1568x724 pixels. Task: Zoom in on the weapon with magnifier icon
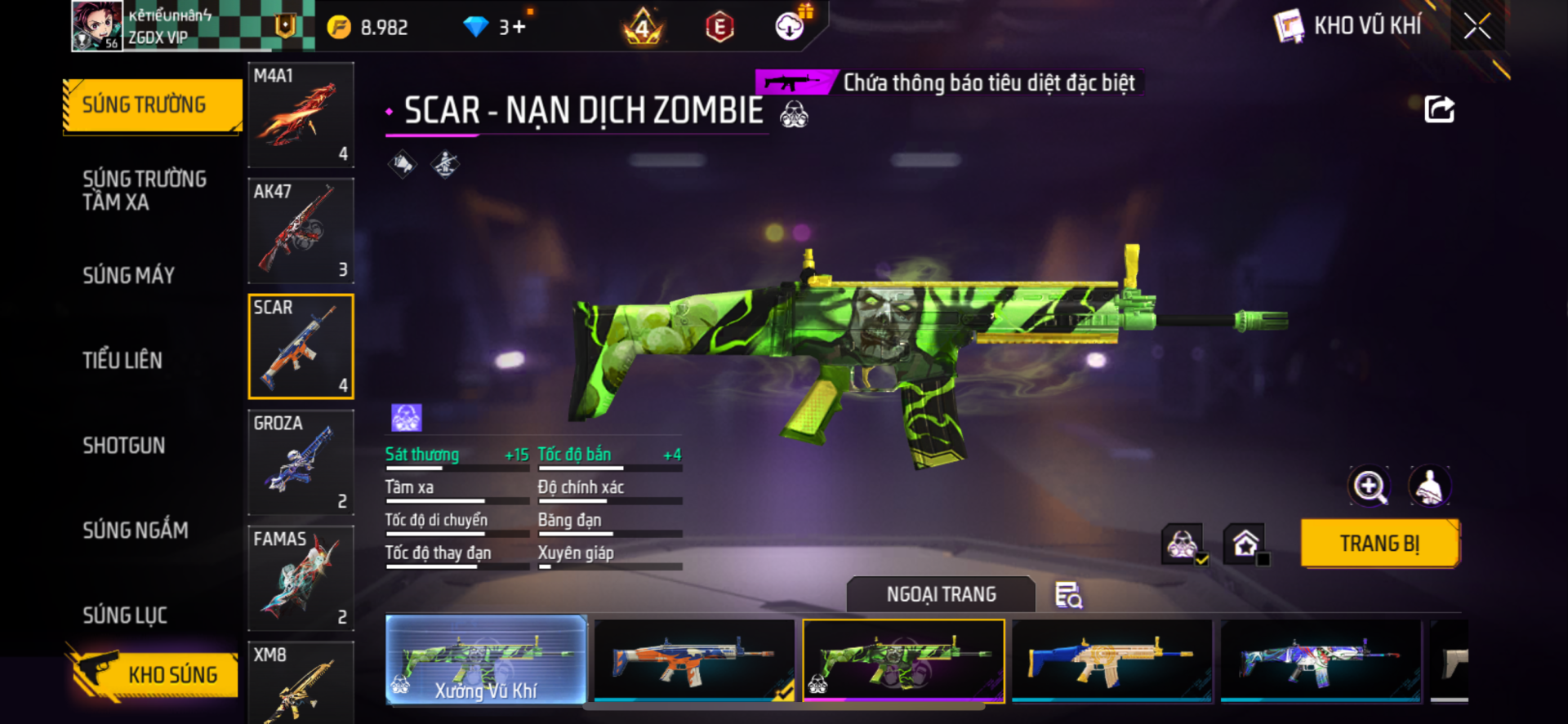[1370, 487]
